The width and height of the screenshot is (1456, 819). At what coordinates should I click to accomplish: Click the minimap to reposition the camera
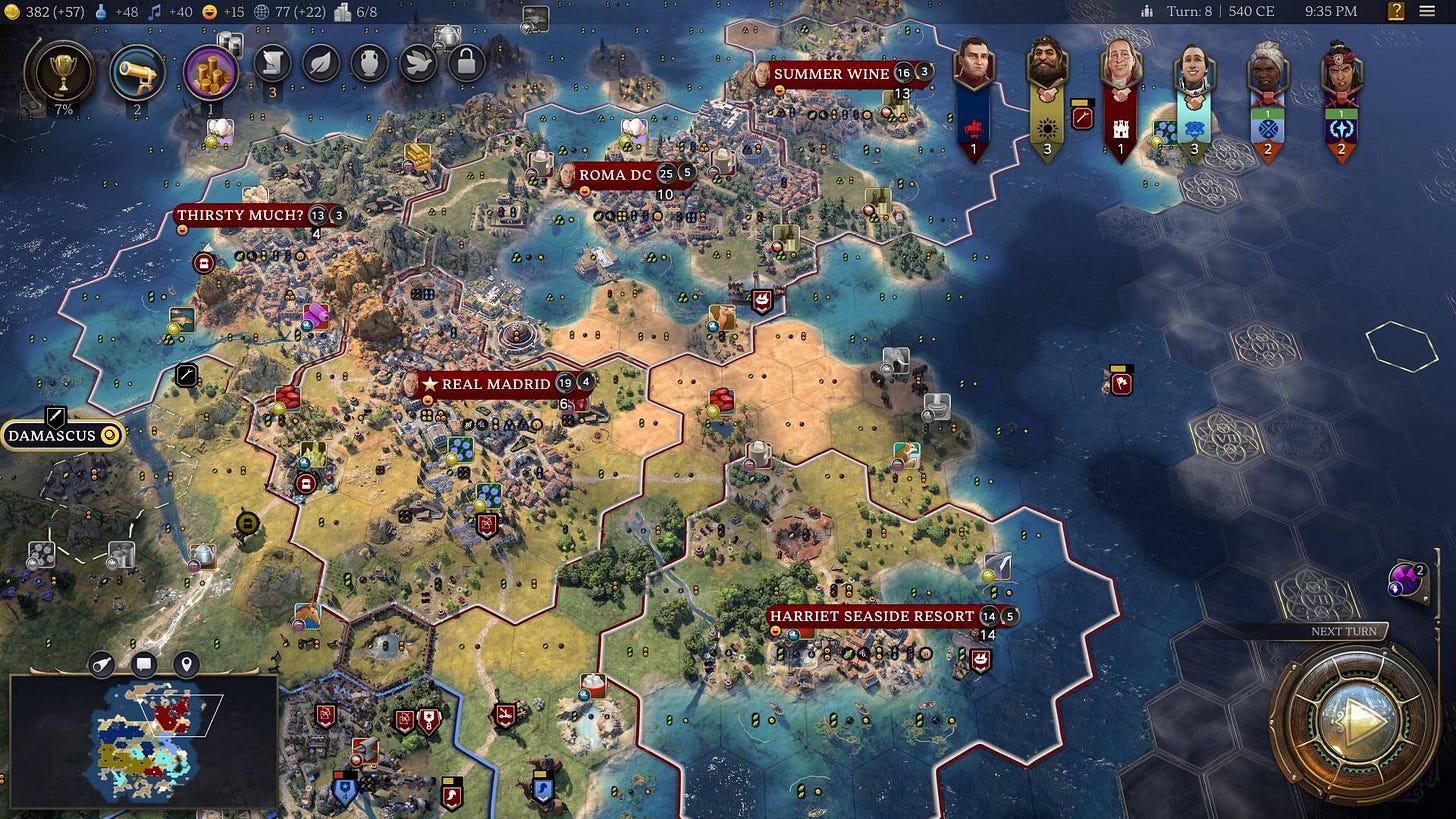pos(145,740)
